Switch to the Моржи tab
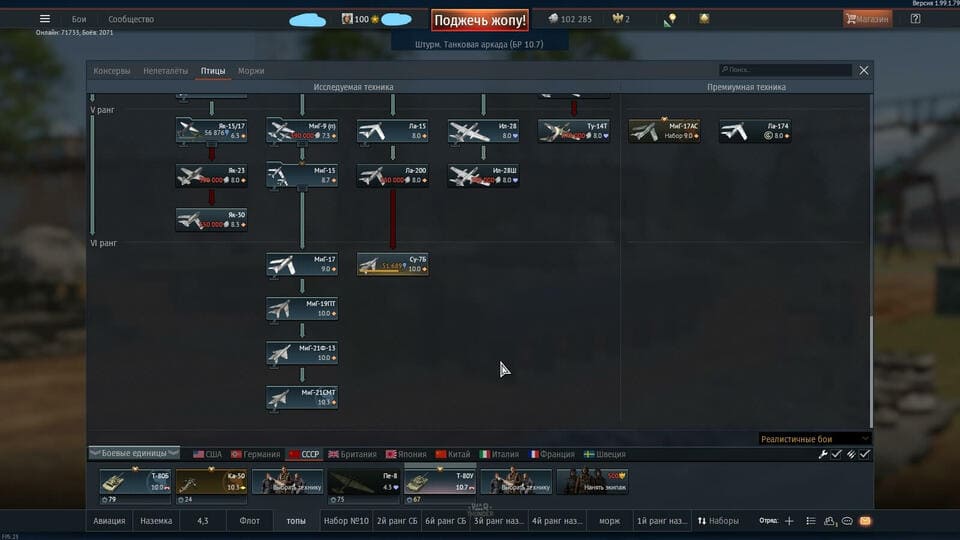The height and width of the screenshot is (540, 960). [251, 71]
